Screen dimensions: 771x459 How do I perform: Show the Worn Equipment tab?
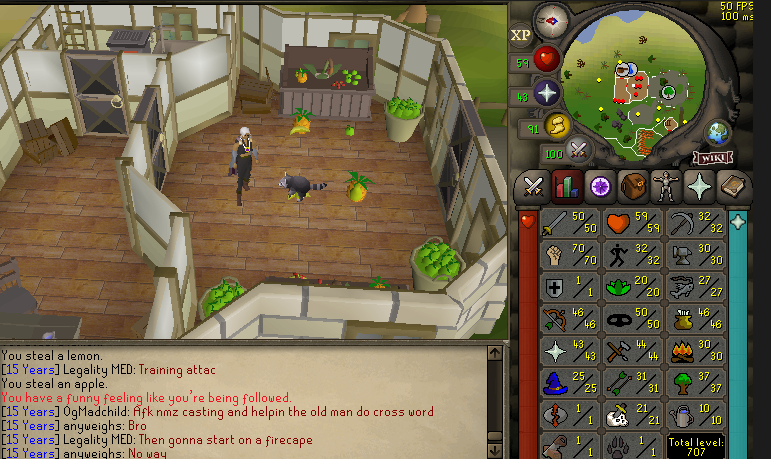(x=666, y=187)
